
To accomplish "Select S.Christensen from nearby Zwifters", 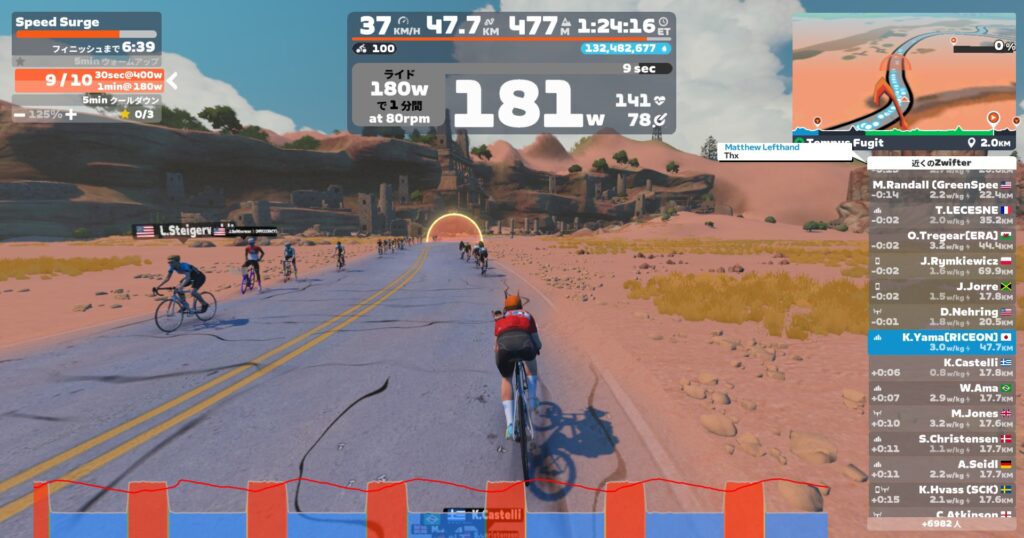I will 942,443.
